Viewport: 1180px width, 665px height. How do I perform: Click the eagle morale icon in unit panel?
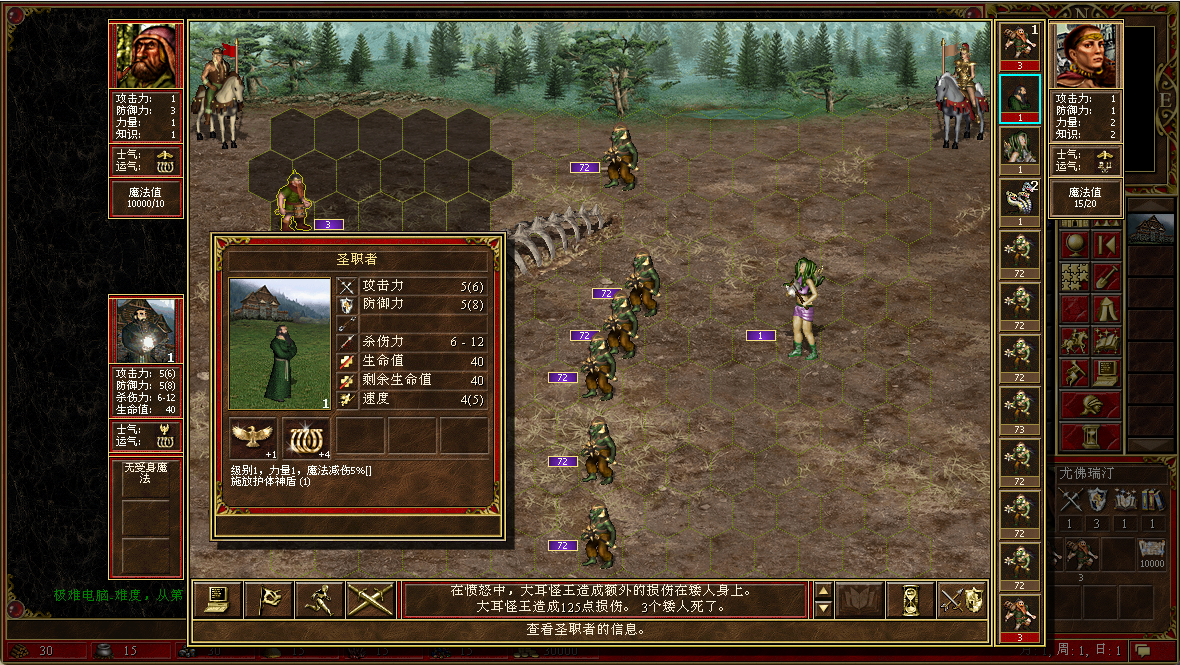(253, 436)
